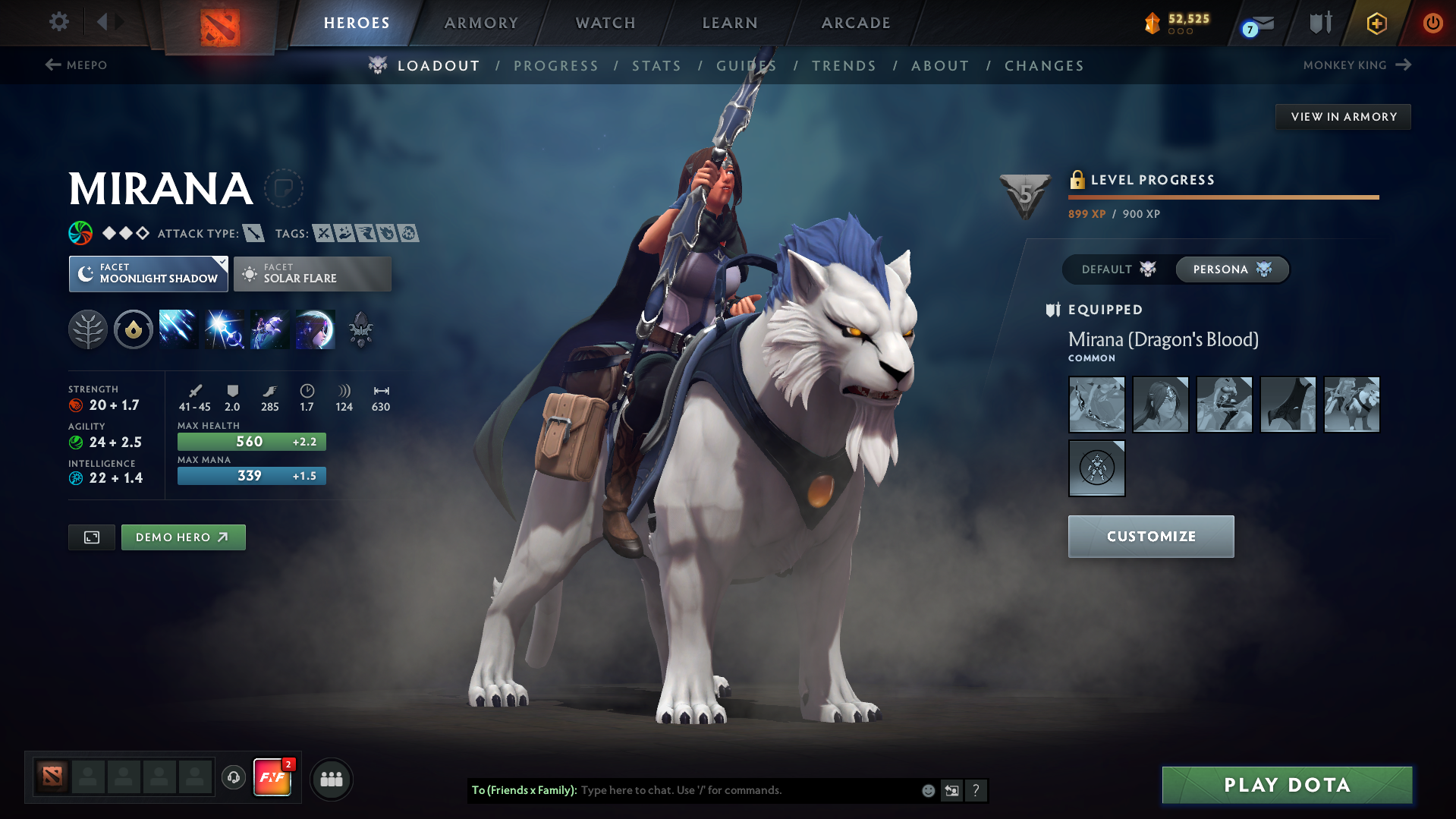This screenshot has height=819, width=1456.
Task: Toggle fullscreen hero view button
Action: pos(92,537)
